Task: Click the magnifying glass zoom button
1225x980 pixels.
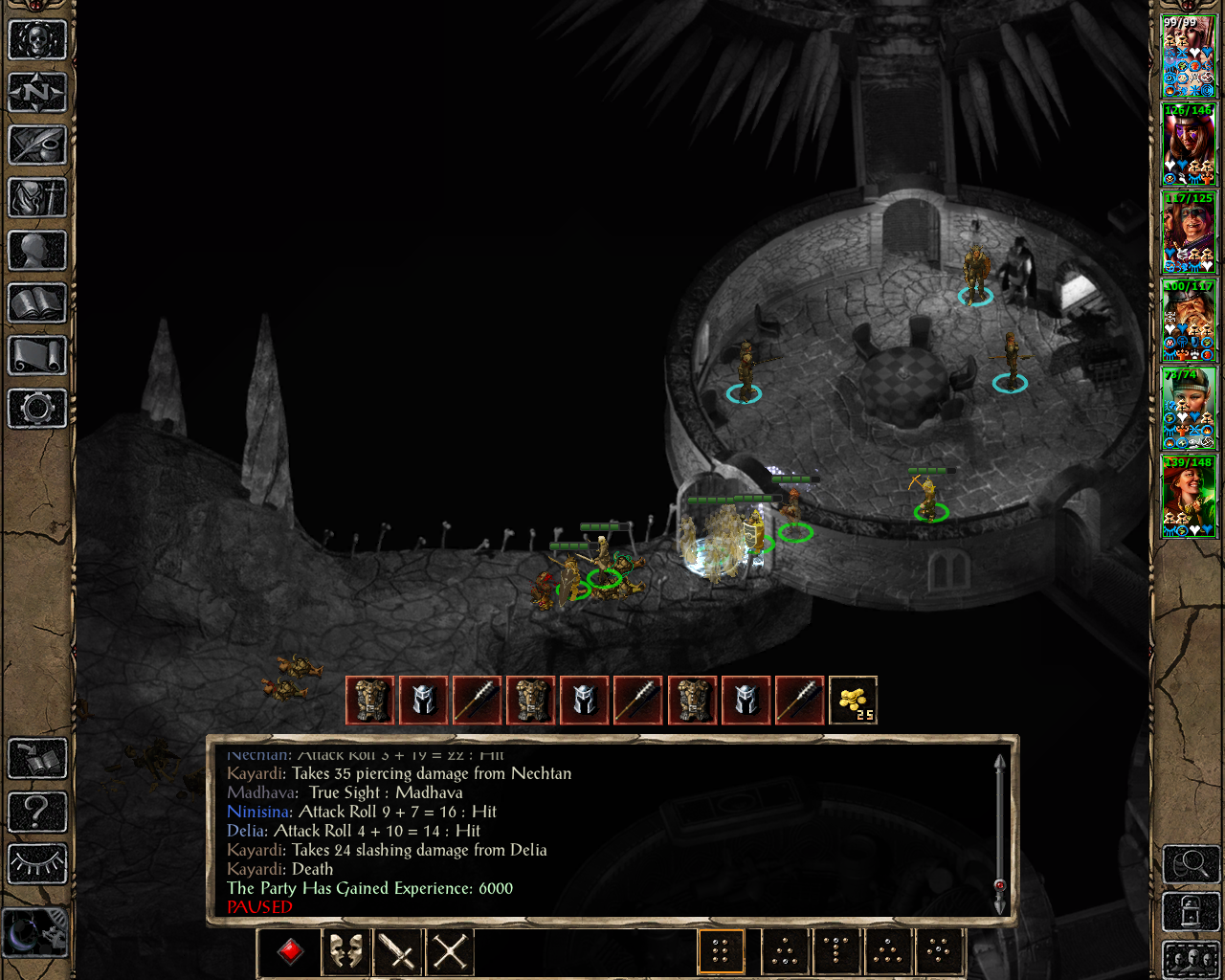Action: click(1191, 864)
